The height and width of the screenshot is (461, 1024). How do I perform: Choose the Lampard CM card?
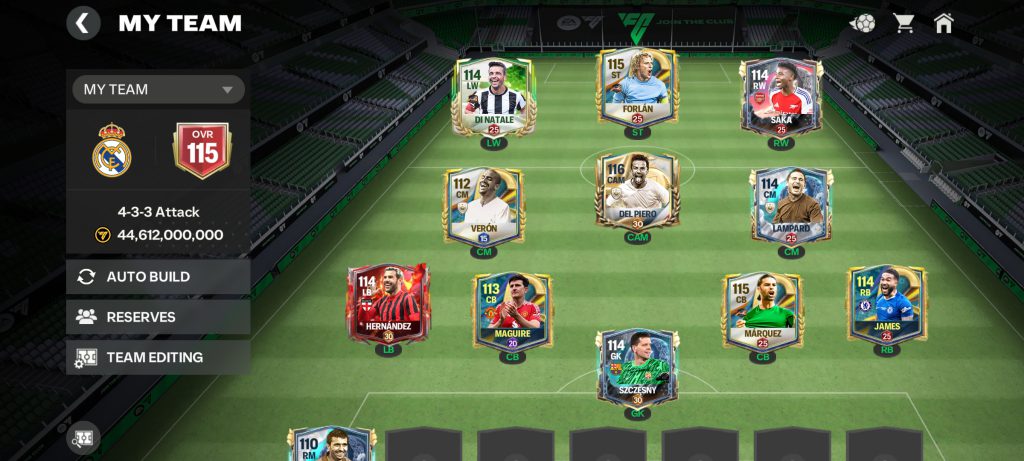(x=791, y=205)
